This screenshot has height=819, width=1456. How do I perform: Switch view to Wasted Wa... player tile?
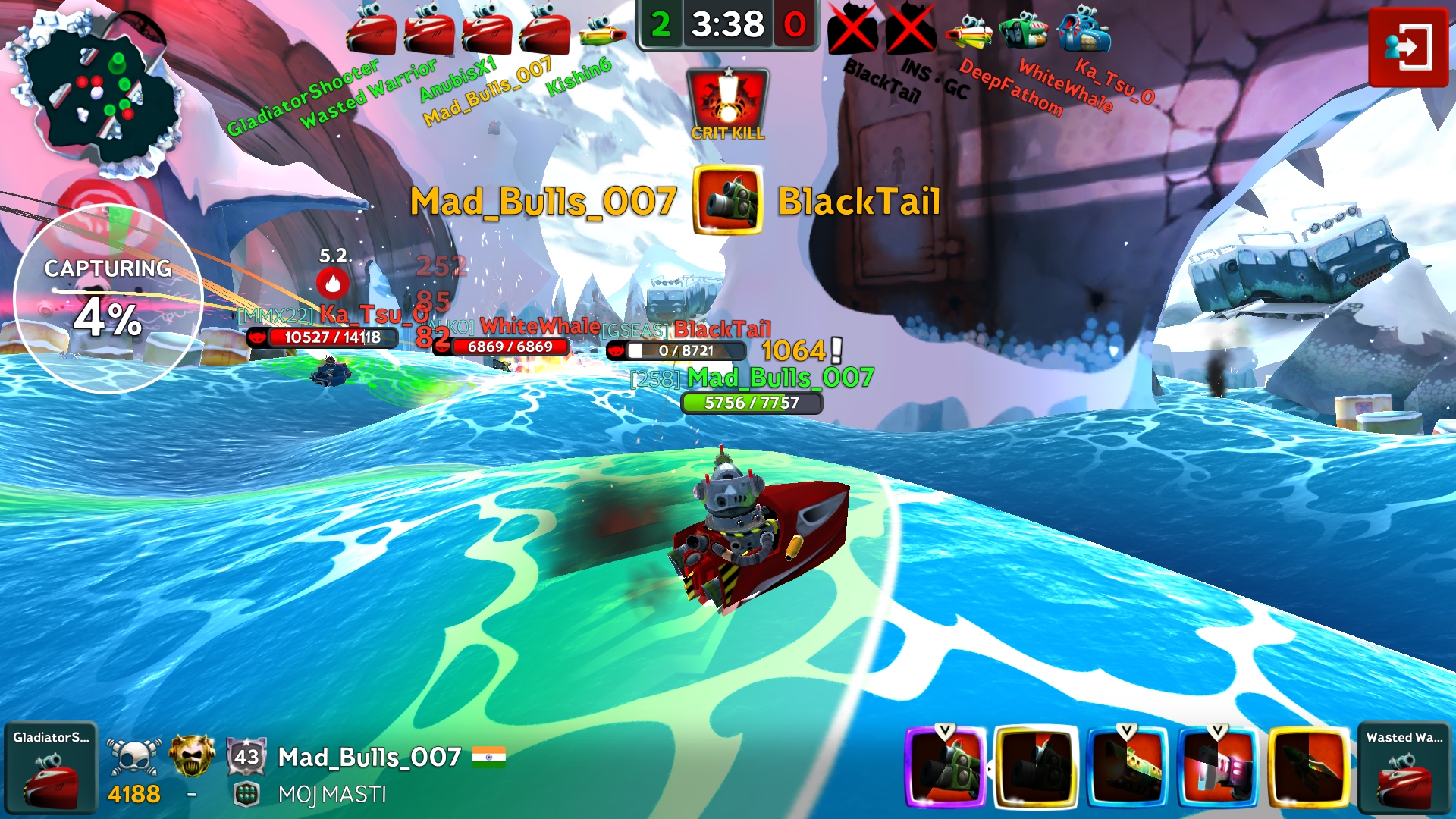point(1404,768)
